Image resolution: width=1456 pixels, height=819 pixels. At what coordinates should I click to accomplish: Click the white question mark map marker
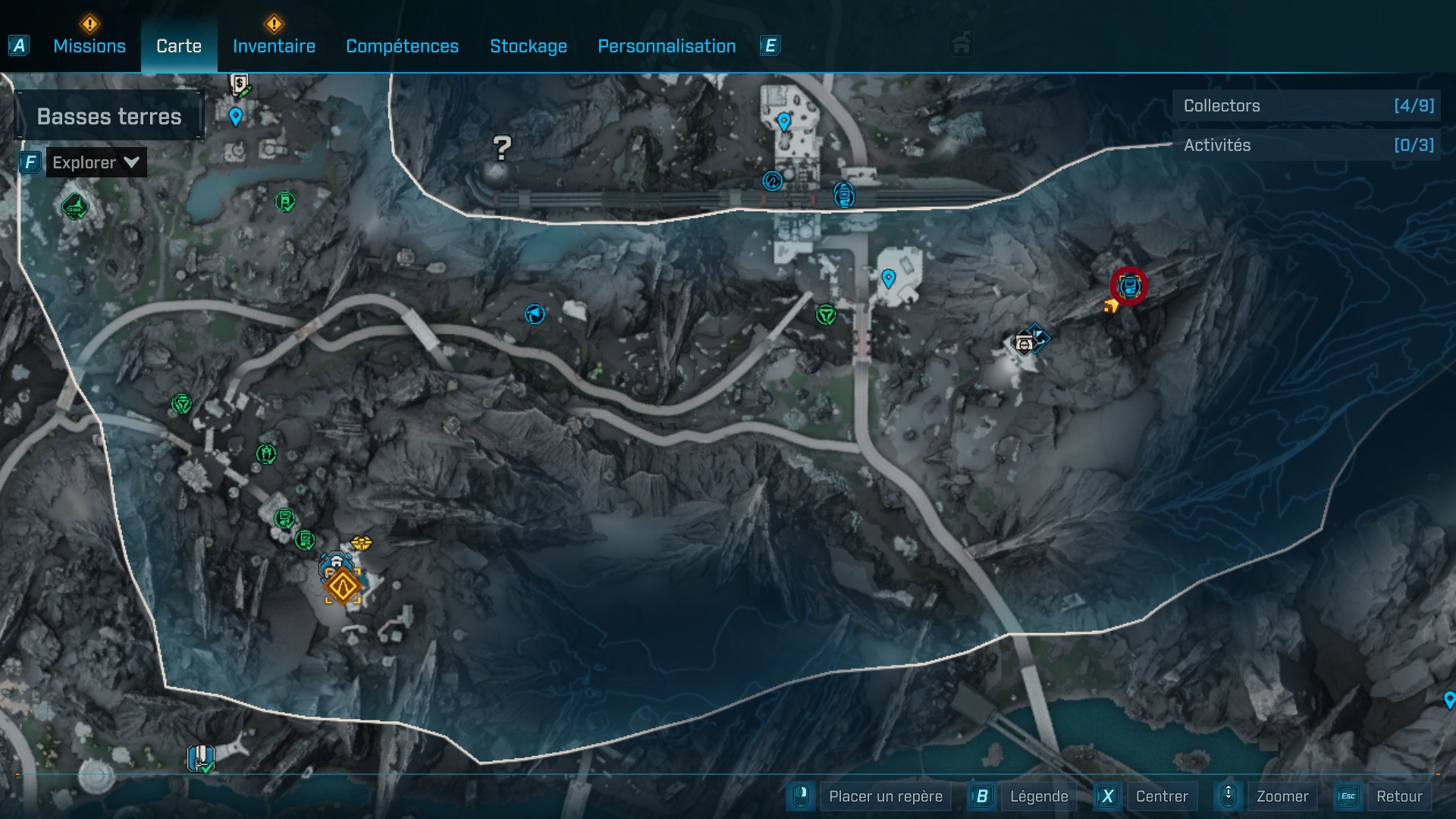[501, 148]
